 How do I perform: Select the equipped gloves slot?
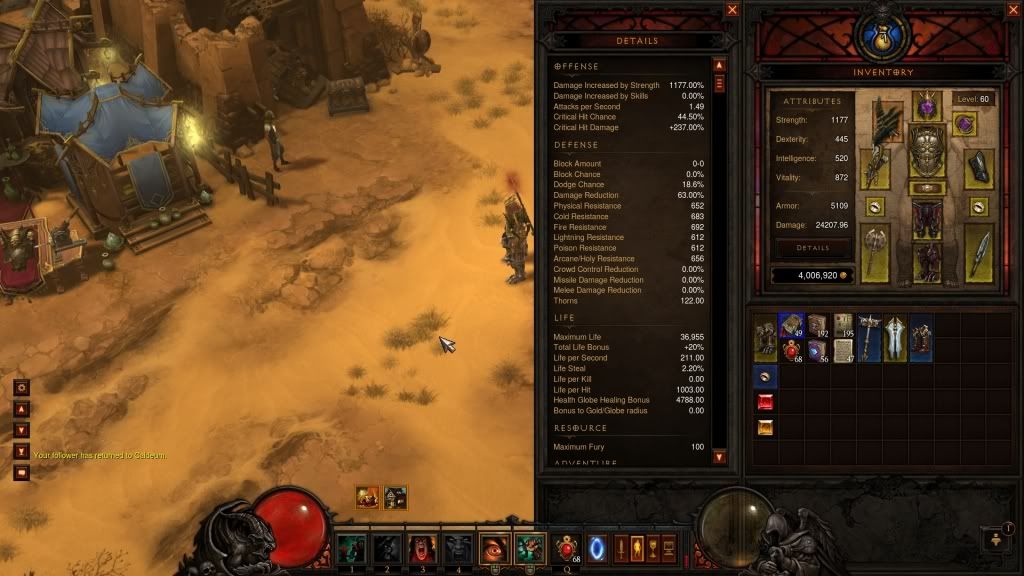point(874,169)
